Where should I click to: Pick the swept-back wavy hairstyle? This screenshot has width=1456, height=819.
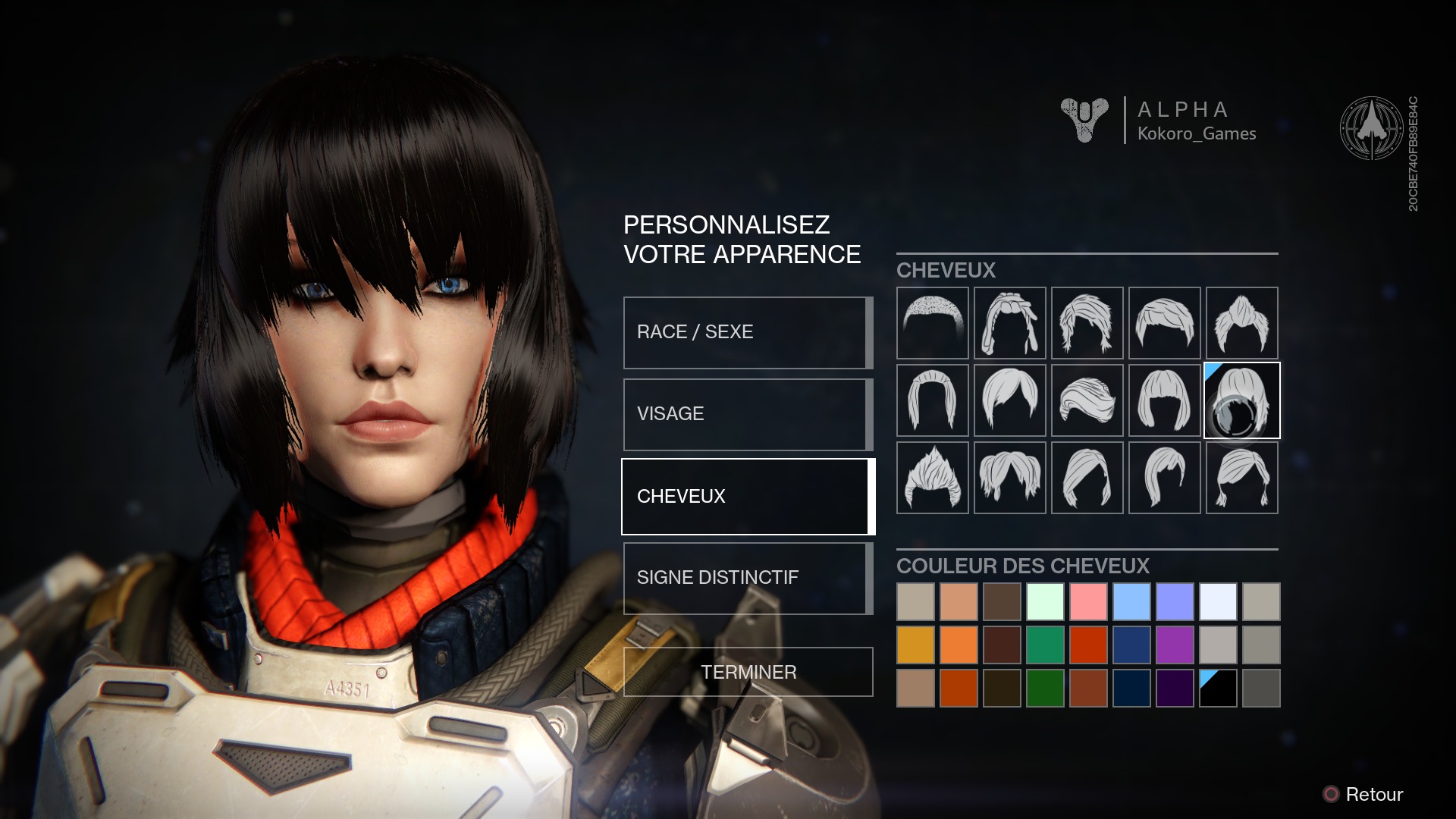click(1087, 400)
